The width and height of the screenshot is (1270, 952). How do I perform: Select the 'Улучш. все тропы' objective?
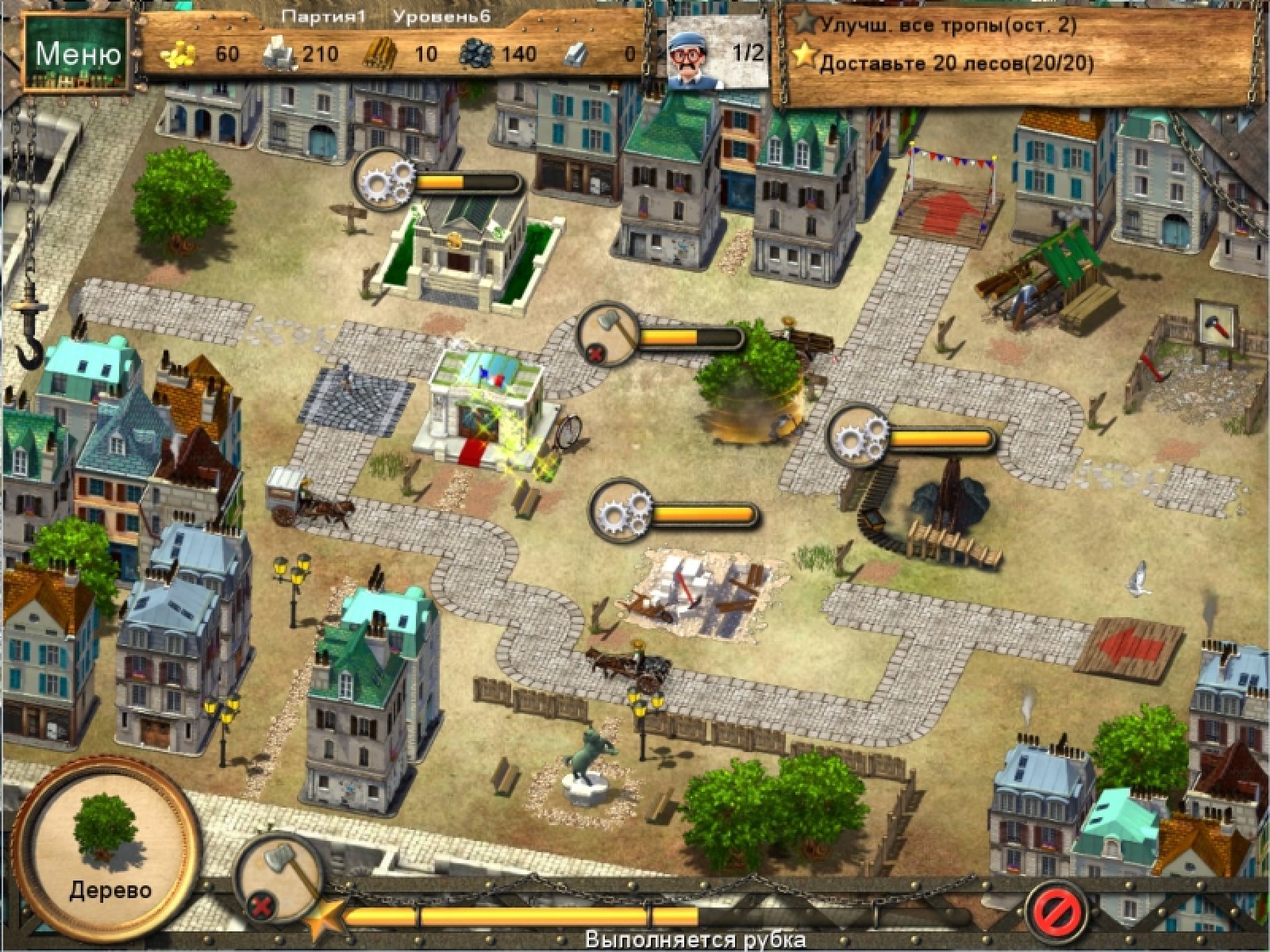(x=949, y=25)
